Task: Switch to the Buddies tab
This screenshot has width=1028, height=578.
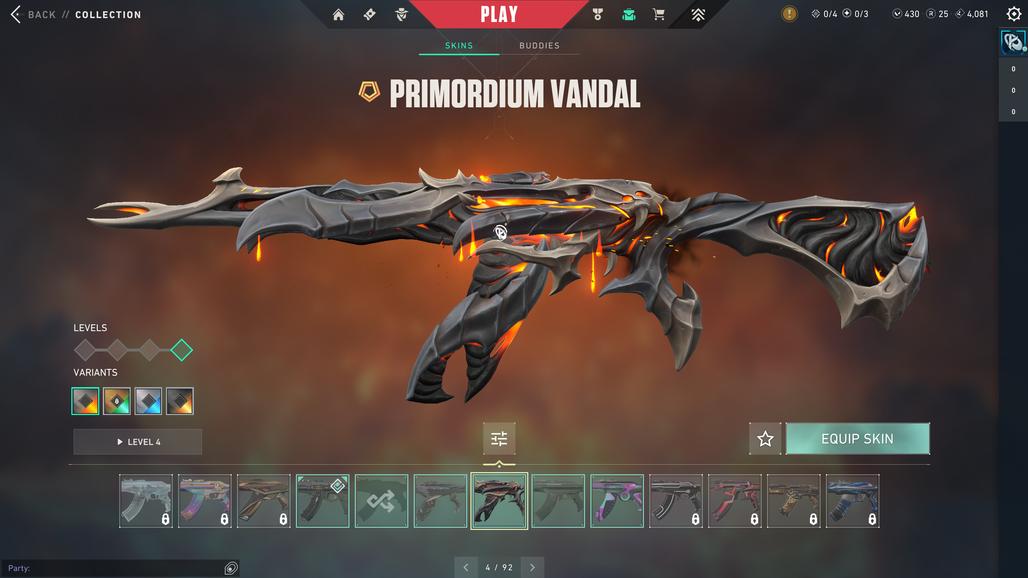Action: coord(539,46)
